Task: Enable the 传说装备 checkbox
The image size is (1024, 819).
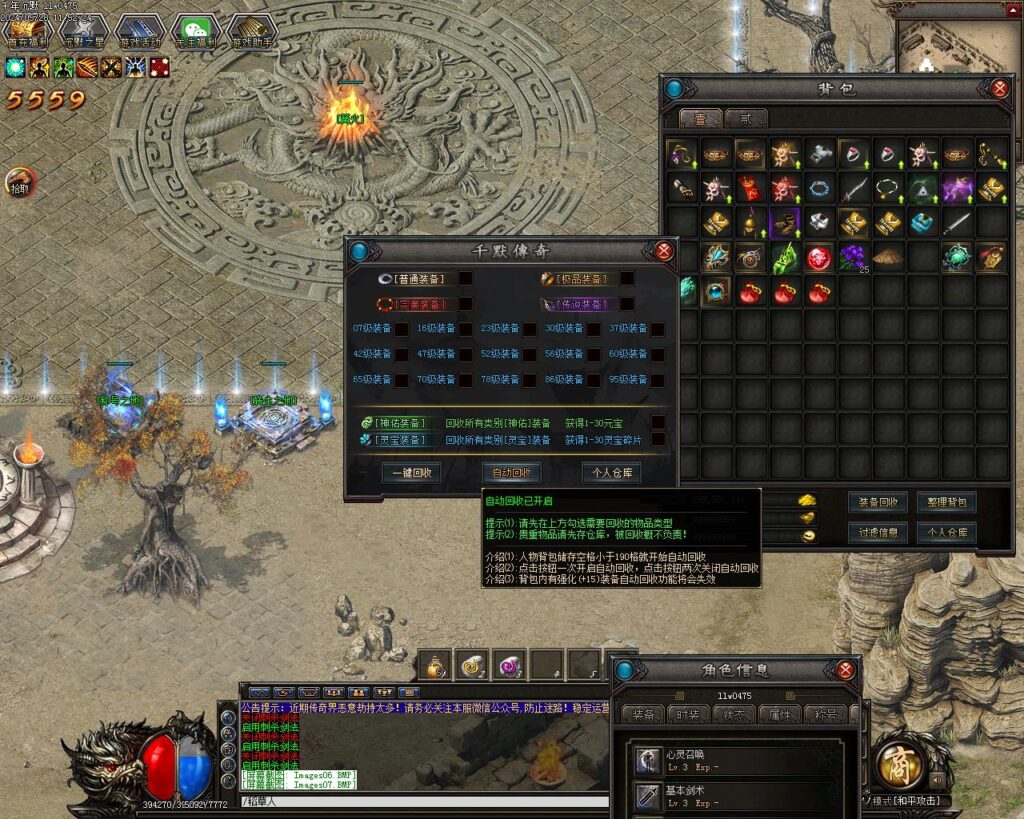Action: pyautogui.click(x=627, y=304)
